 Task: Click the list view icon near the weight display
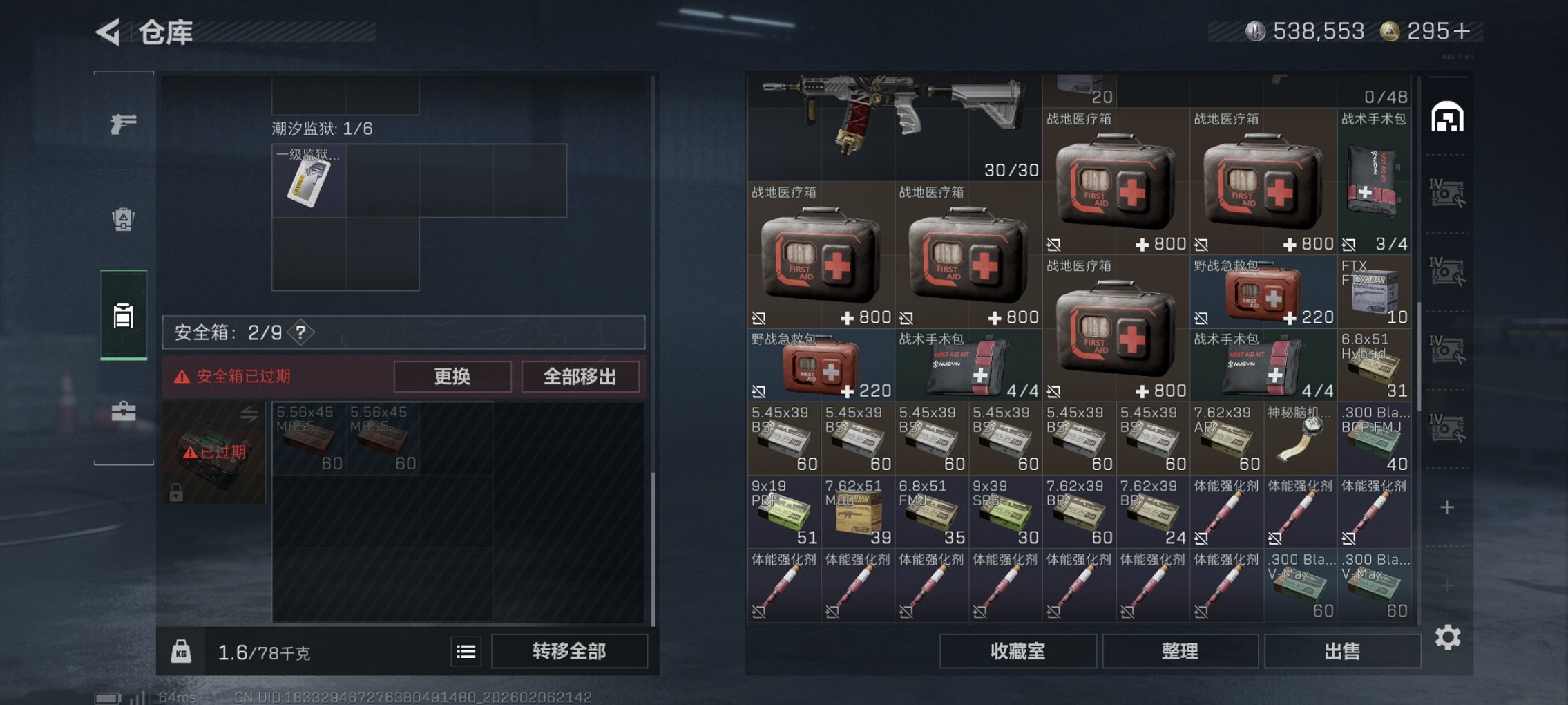tap(466, 652)
